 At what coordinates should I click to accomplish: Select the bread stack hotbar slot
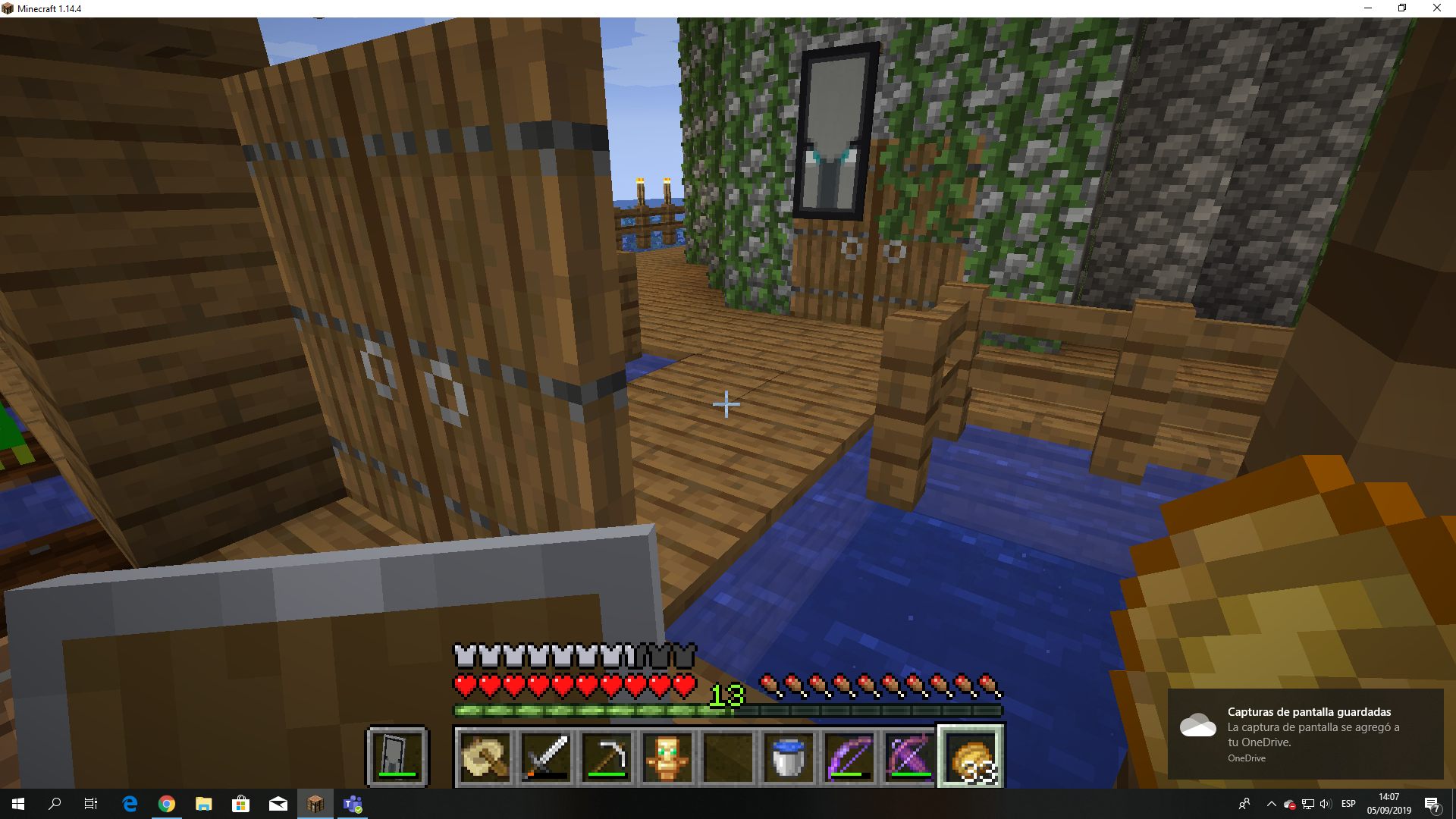point(971,757)
